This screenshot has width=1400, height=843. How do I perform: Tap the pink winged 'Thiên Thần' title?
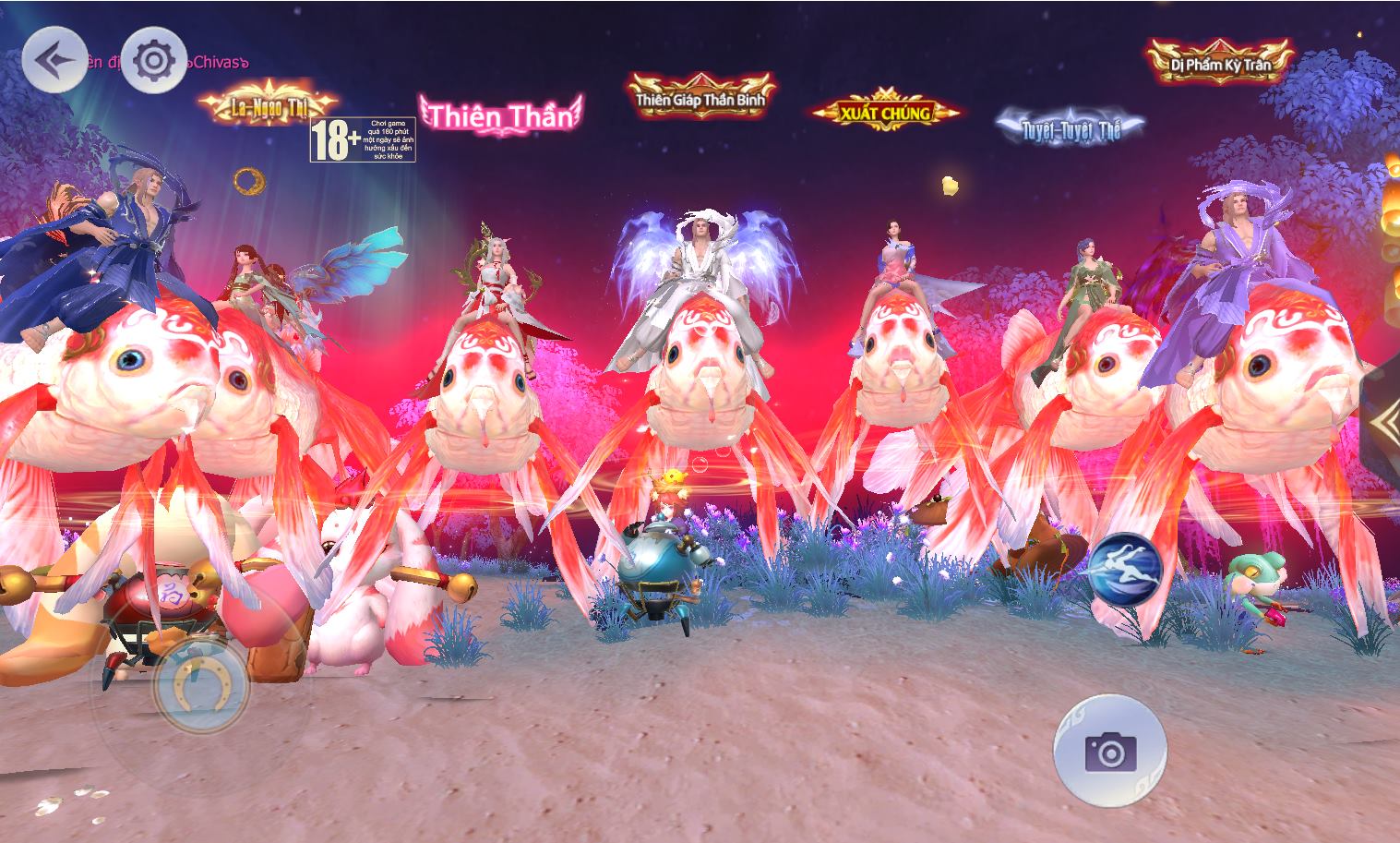498,115
